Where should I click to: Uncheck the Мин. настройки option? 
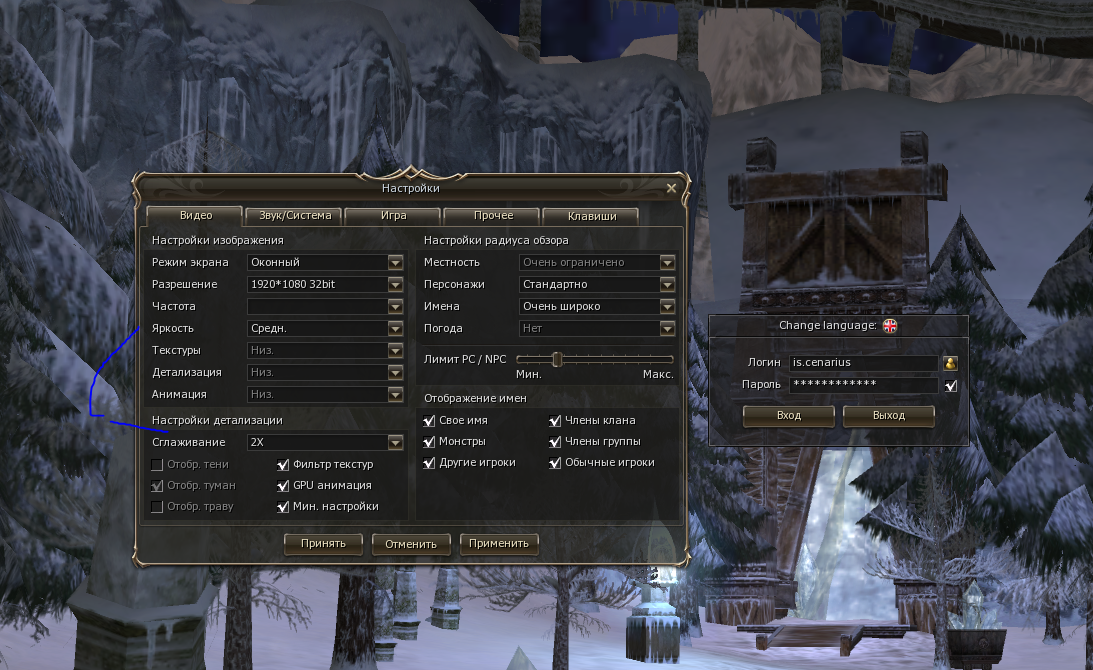tap(284, 507)
